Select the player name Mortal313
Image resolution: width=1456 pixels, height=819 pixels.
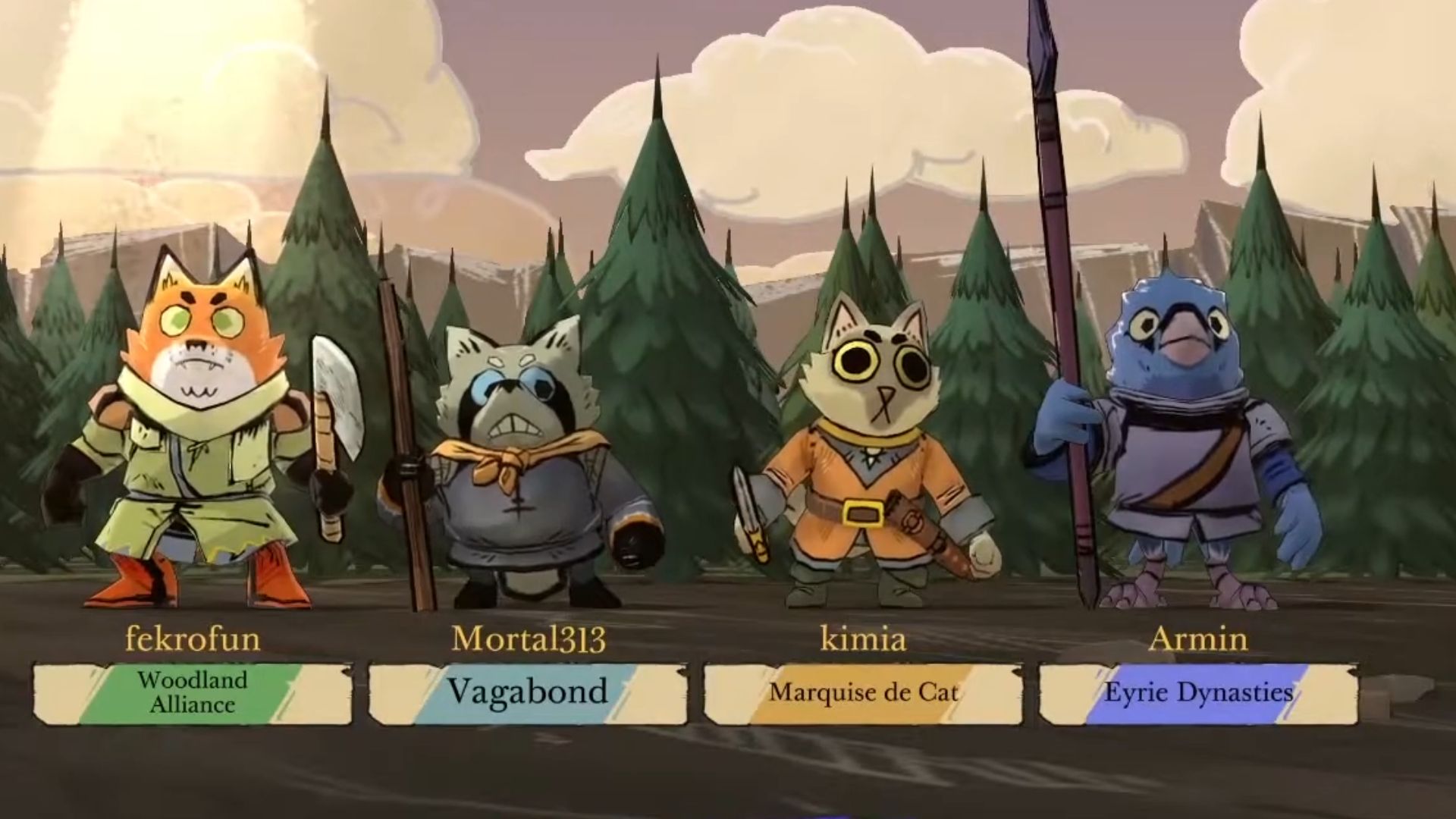click(x=529, y=639)
